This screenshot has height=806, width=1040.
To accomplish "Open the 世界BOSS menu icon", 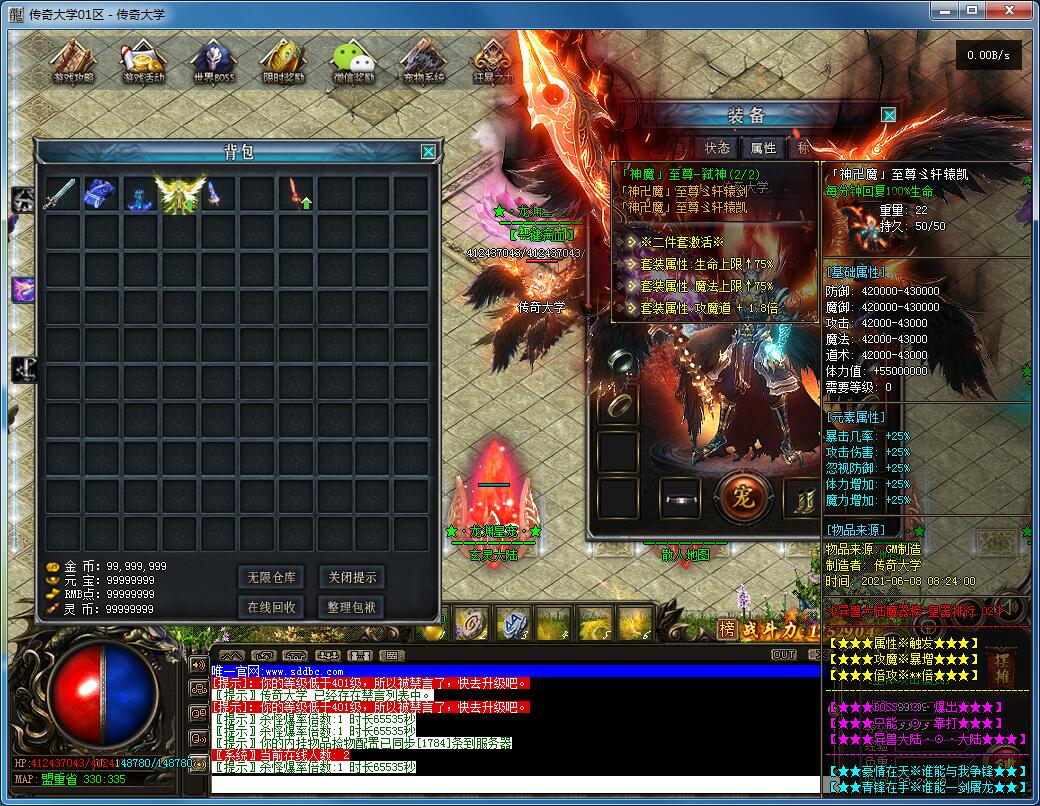I will (212, 62).
